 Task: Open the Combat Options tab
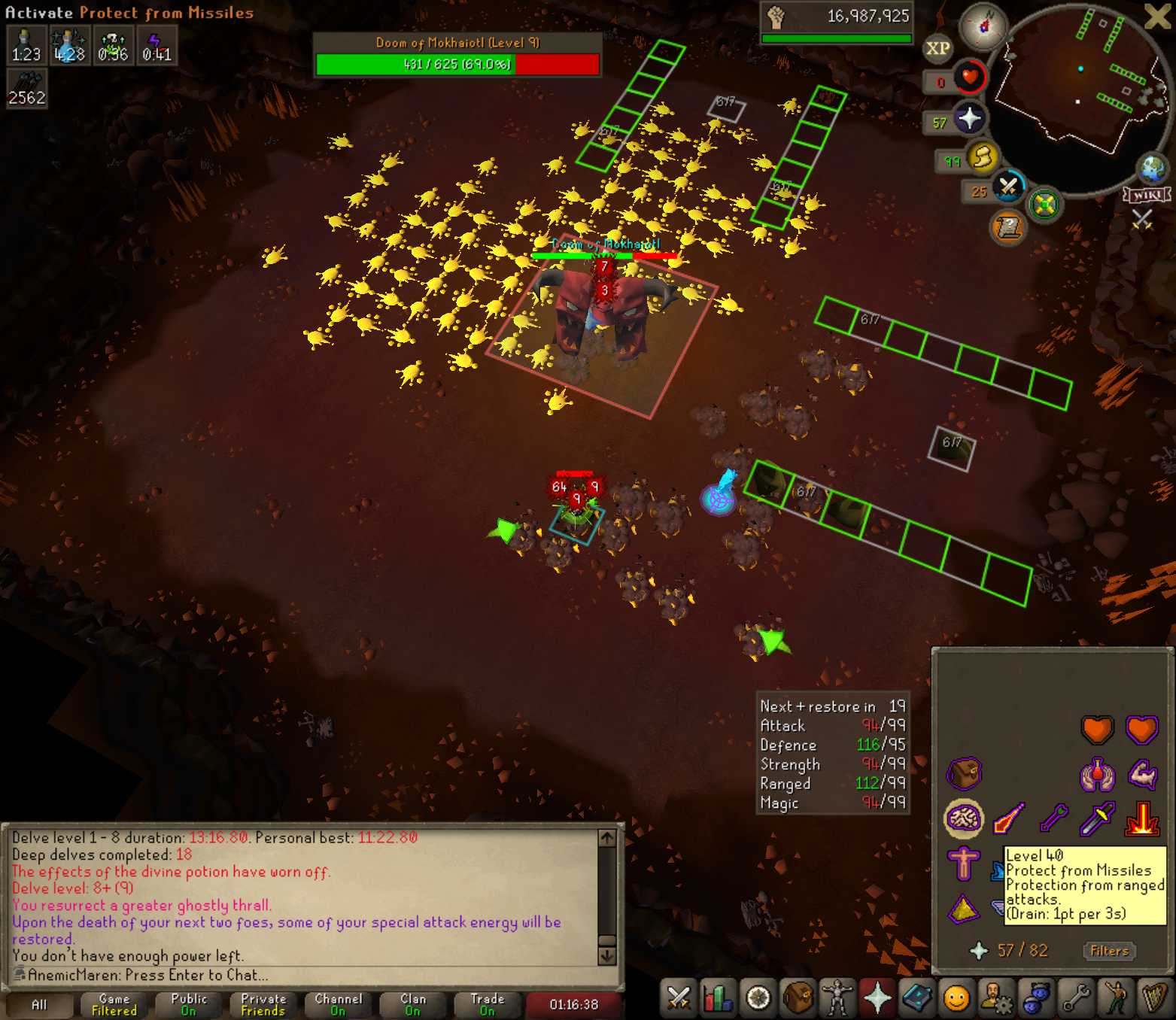point(679,998)
